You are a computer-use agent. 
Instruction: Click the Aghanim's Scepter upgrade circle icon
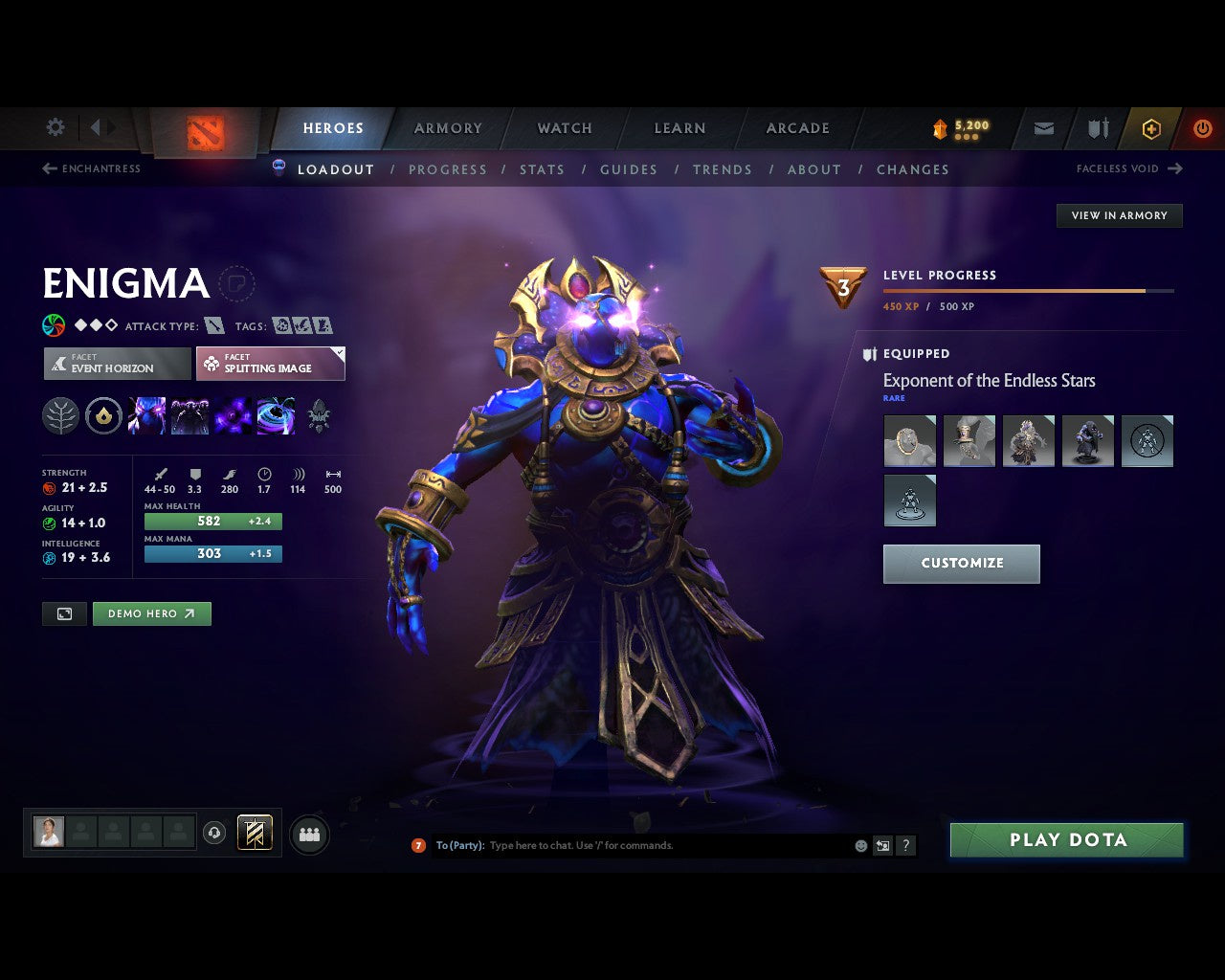coord(103,415)
